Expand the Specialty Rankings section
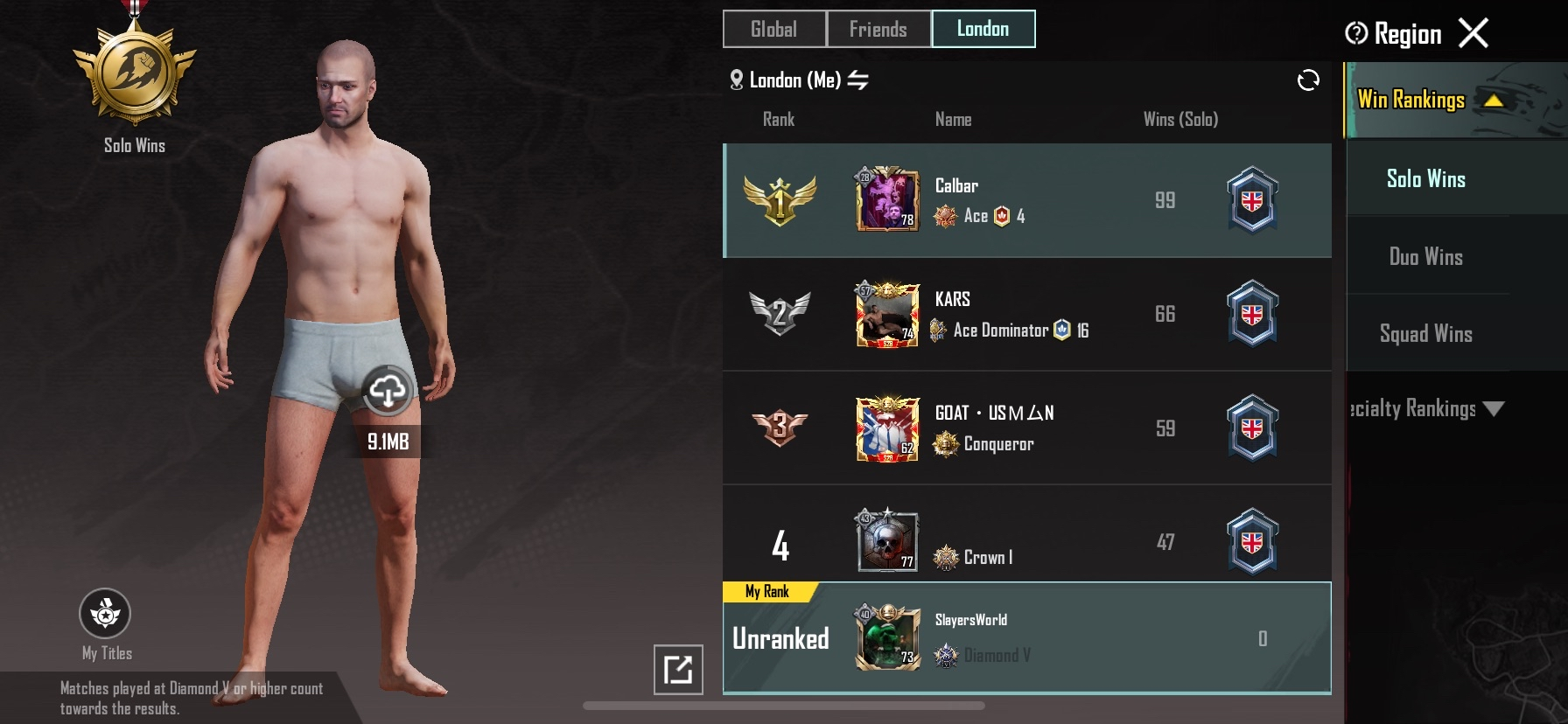1568x724 pixels. pyautogui.click(x=1428, y=408)
